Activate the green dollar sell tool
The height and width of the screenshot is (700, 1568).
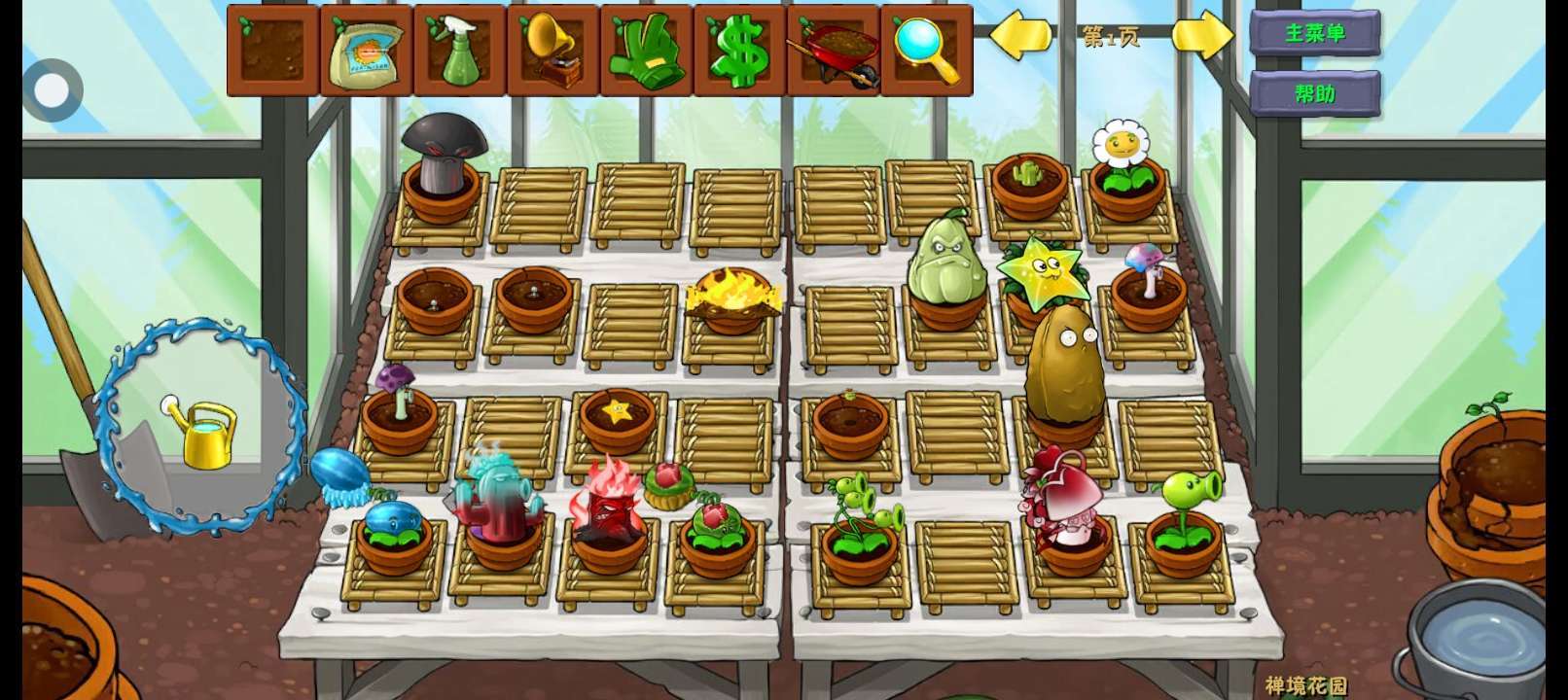tap(739, 51)
